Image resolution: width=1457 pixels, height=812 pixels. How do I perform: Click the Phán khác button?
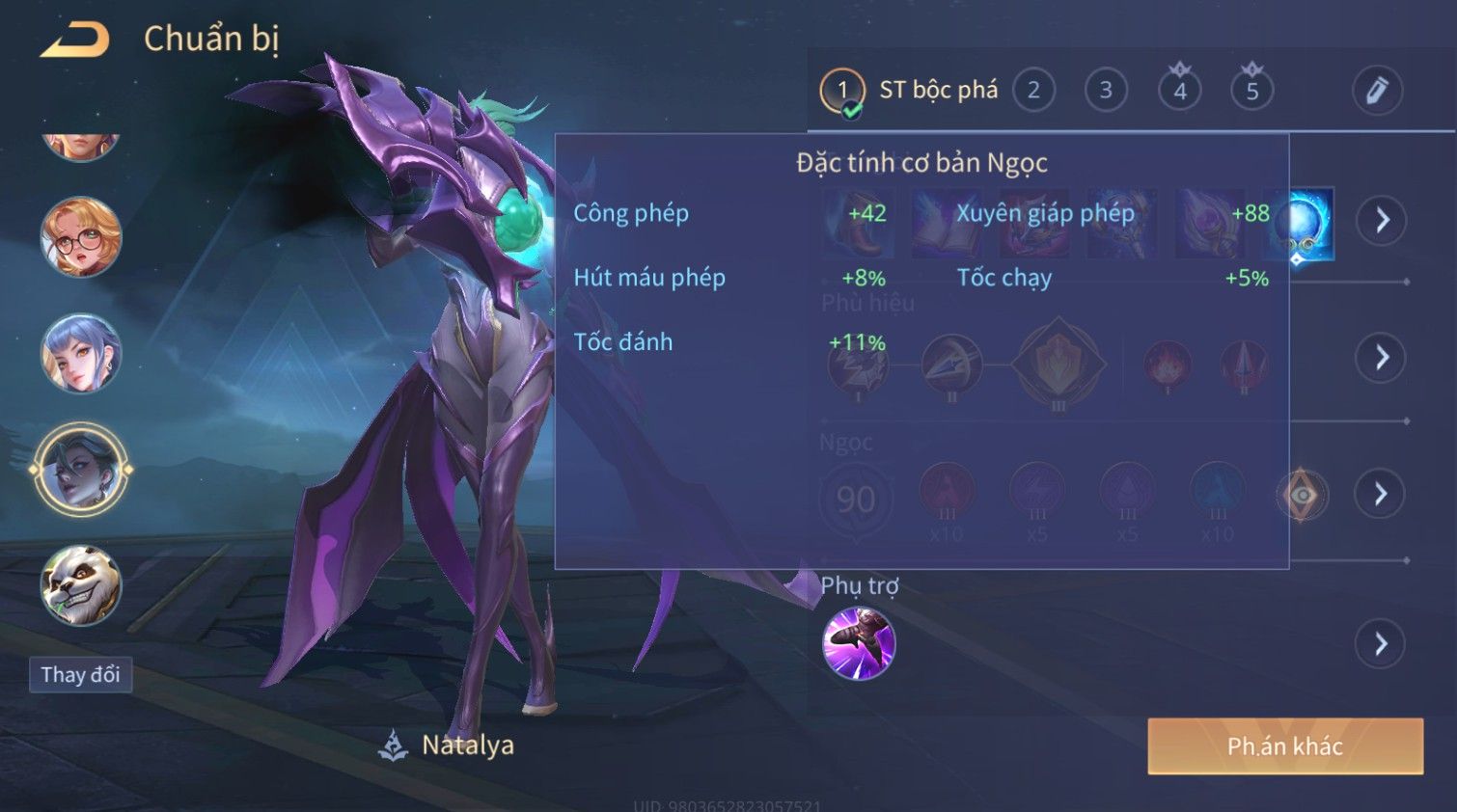click(1284, 746)
